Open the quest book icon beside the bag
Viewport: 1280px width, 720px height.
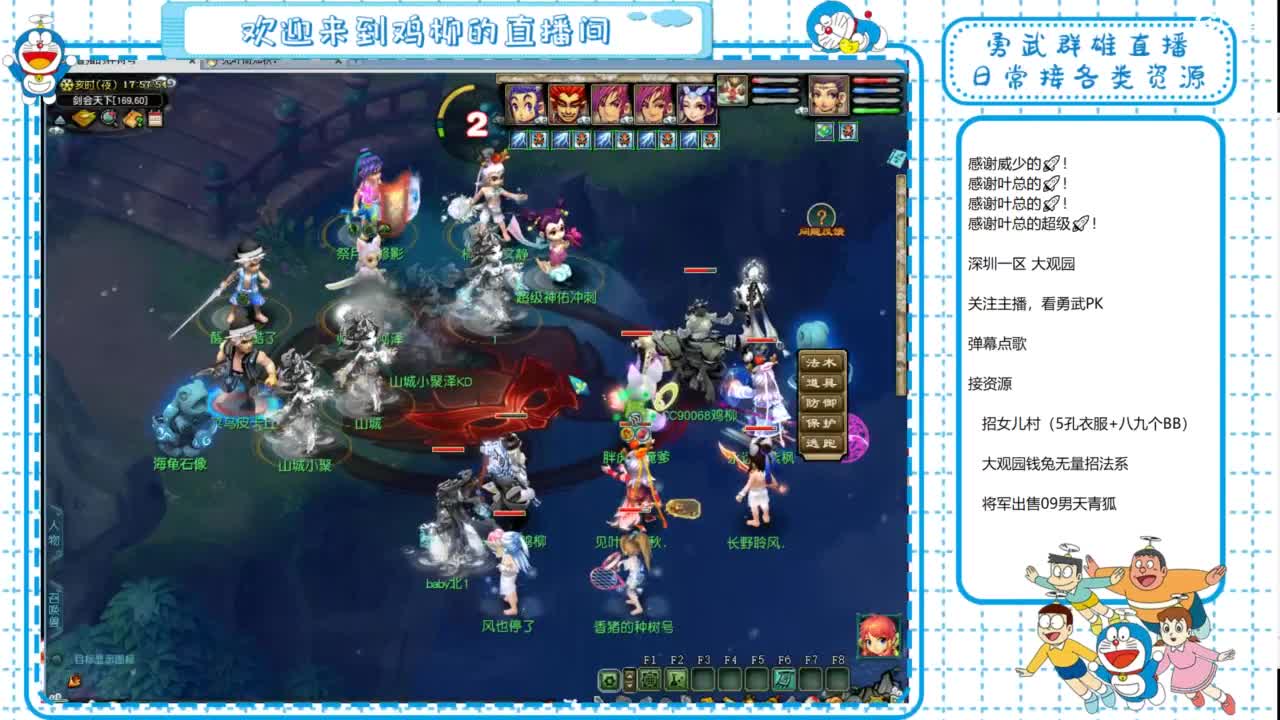[132, 119]
